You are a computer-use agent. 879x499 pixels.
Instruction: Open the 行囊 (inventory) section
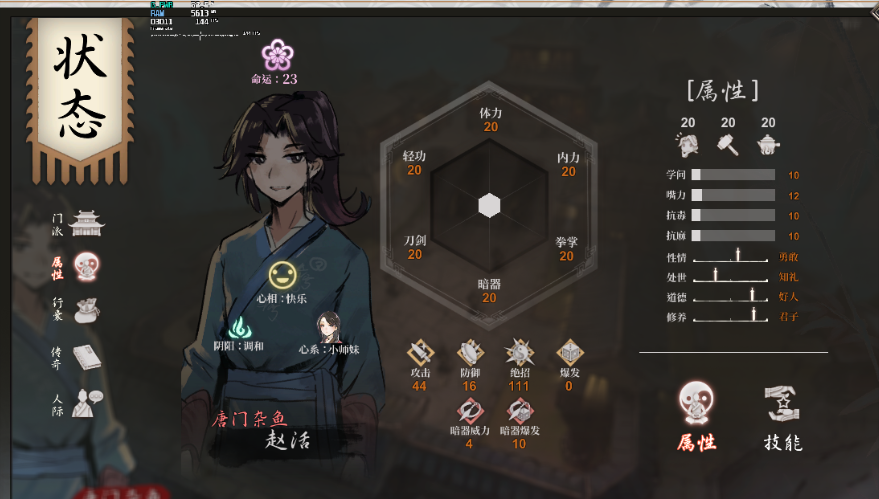[x=86, y=310]
